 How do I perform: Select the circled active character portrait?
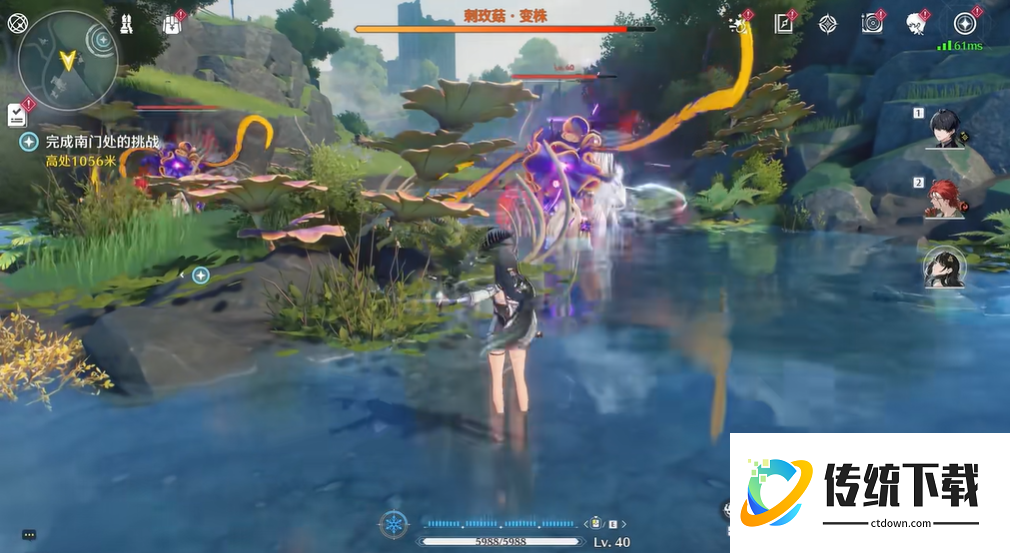coord(944,267)
